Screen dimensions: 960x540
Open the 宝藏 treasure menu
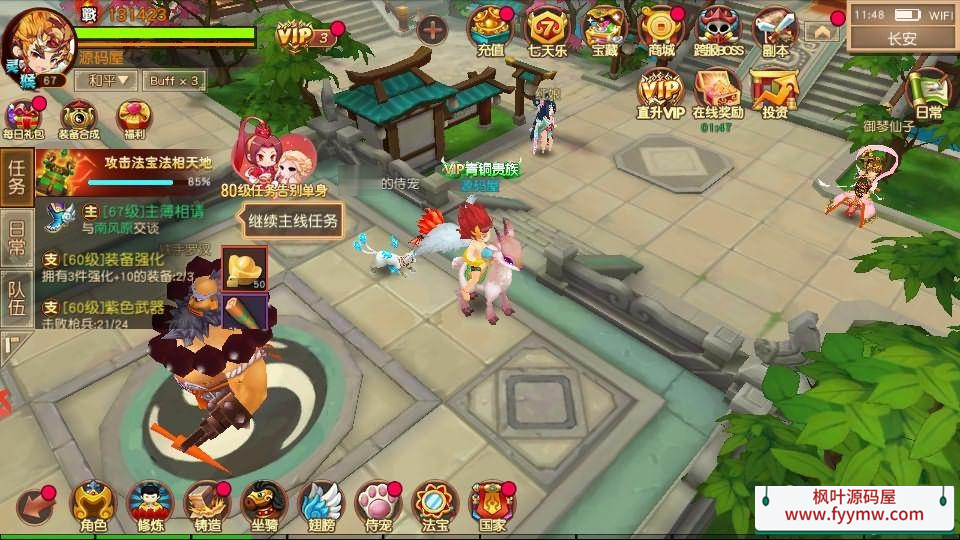pyautogui.click(x=604, y=30)
